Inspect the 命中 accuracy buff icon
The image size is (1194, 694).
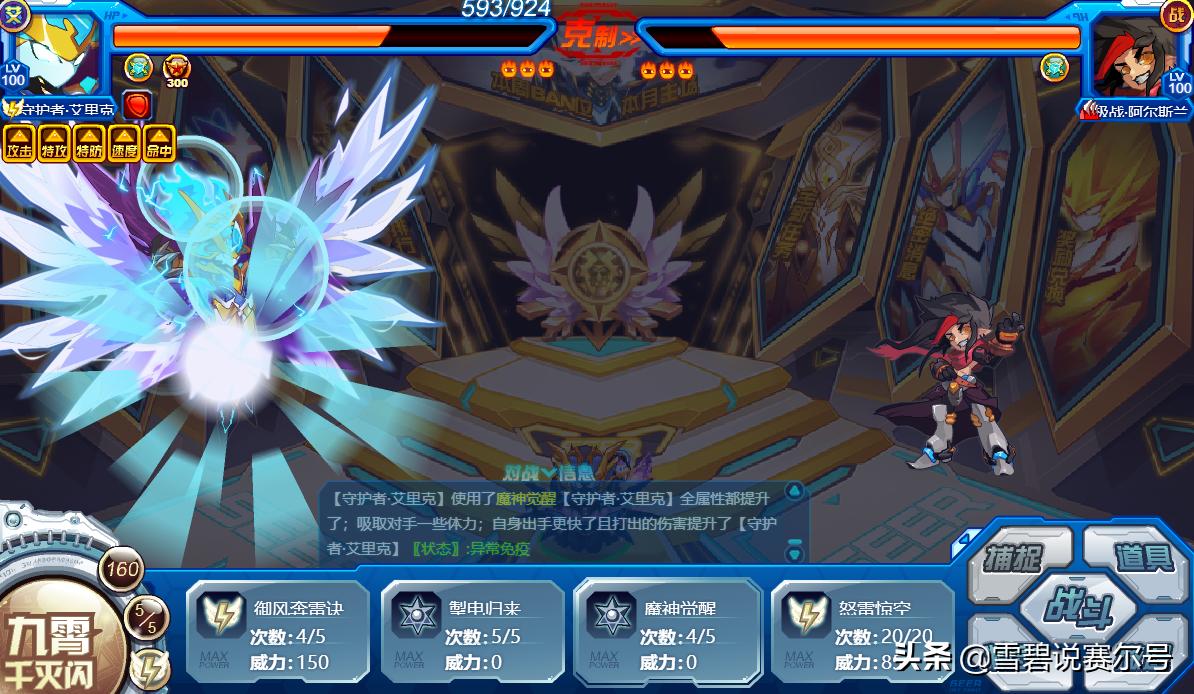pyautogui.click(x=159, y=144)
